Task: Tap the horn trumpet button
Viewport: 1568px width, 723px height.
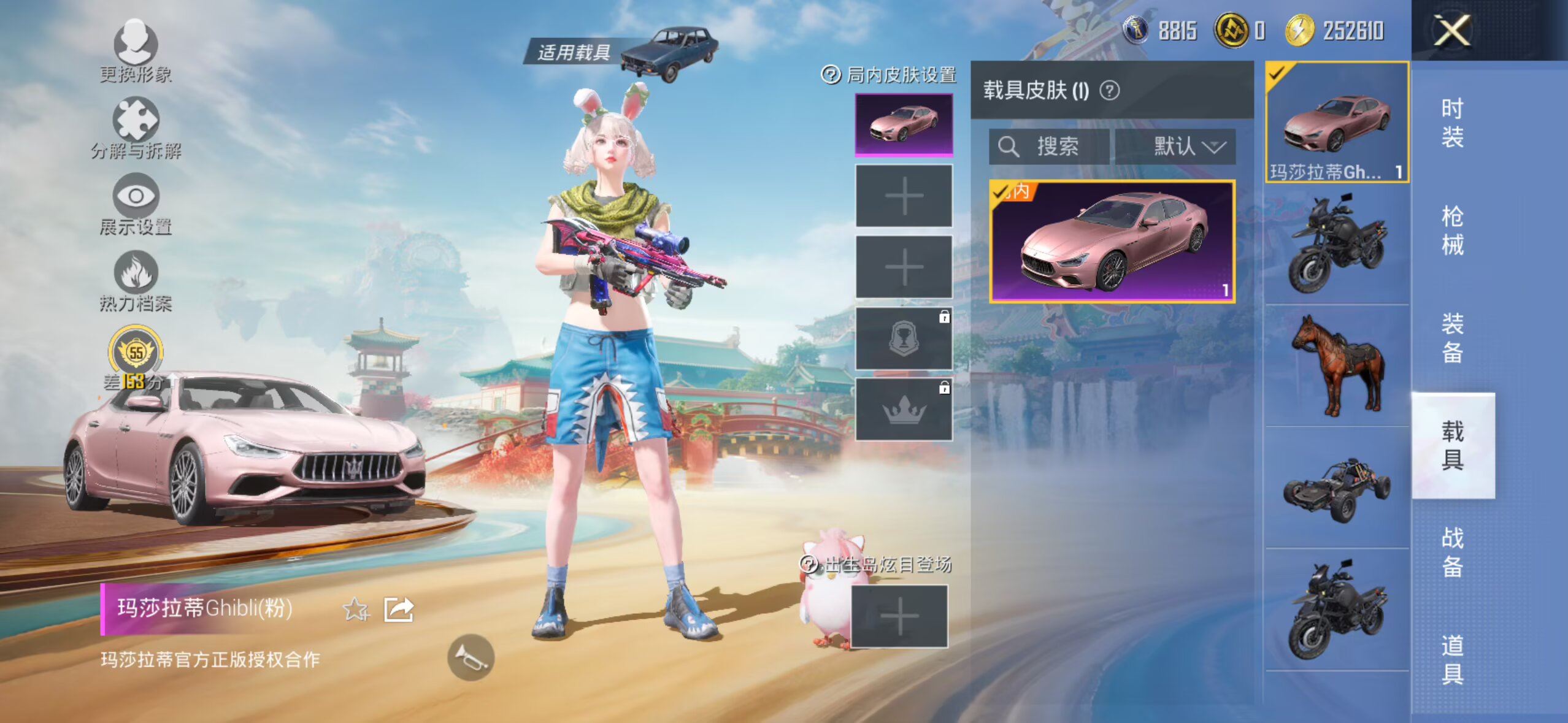Action: tap(471, 657)
